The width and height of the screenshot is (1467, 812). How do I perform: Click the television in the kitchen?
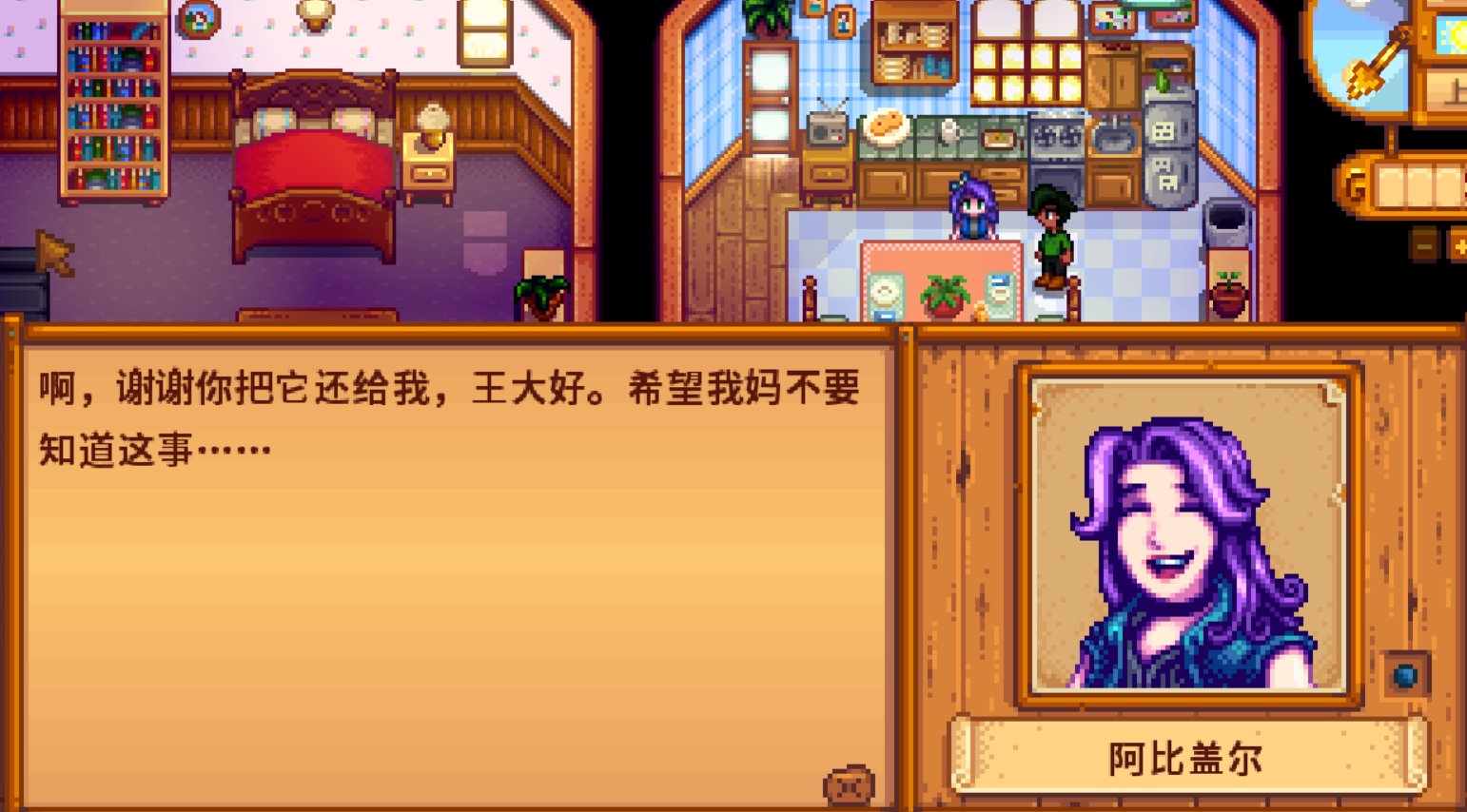[x=828, y=128]
